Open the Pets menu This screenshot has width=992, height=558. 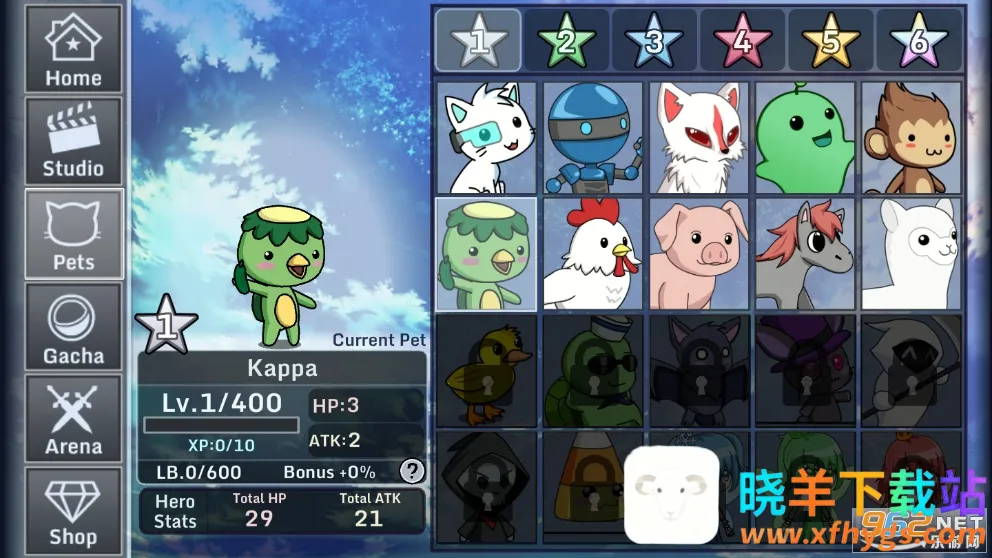pyautogui.click(x=74, y=234)
